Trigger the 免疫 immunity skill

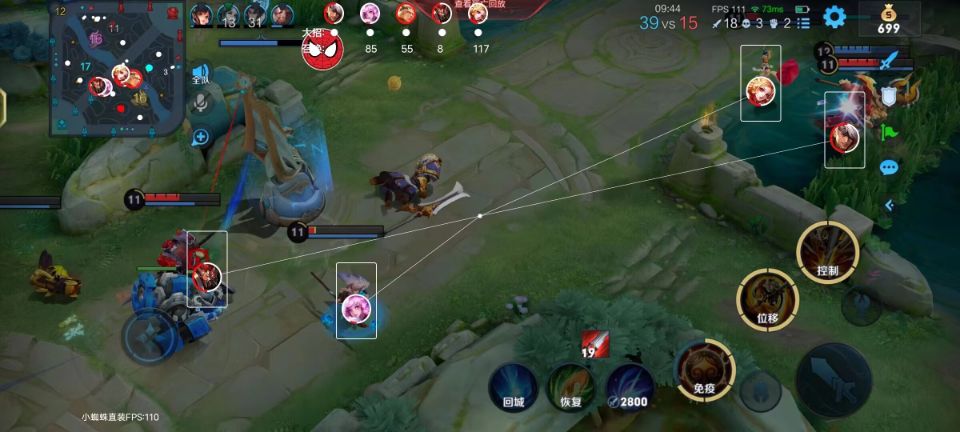(x=704, y=370)
